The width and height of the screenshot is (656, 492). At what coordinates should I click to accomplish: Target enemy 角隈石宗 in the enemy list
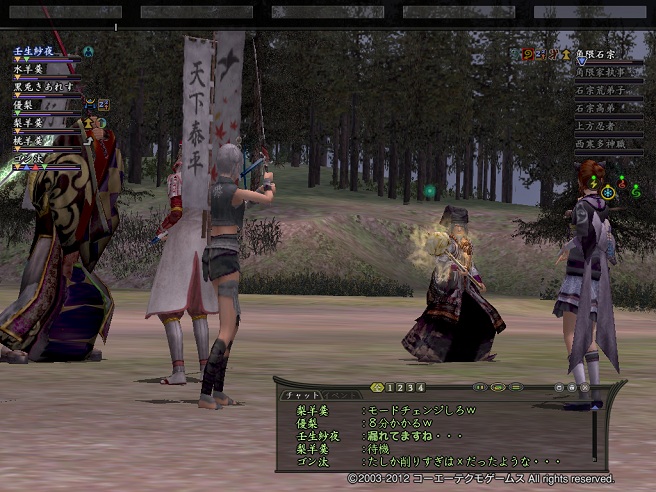(597, 53)
